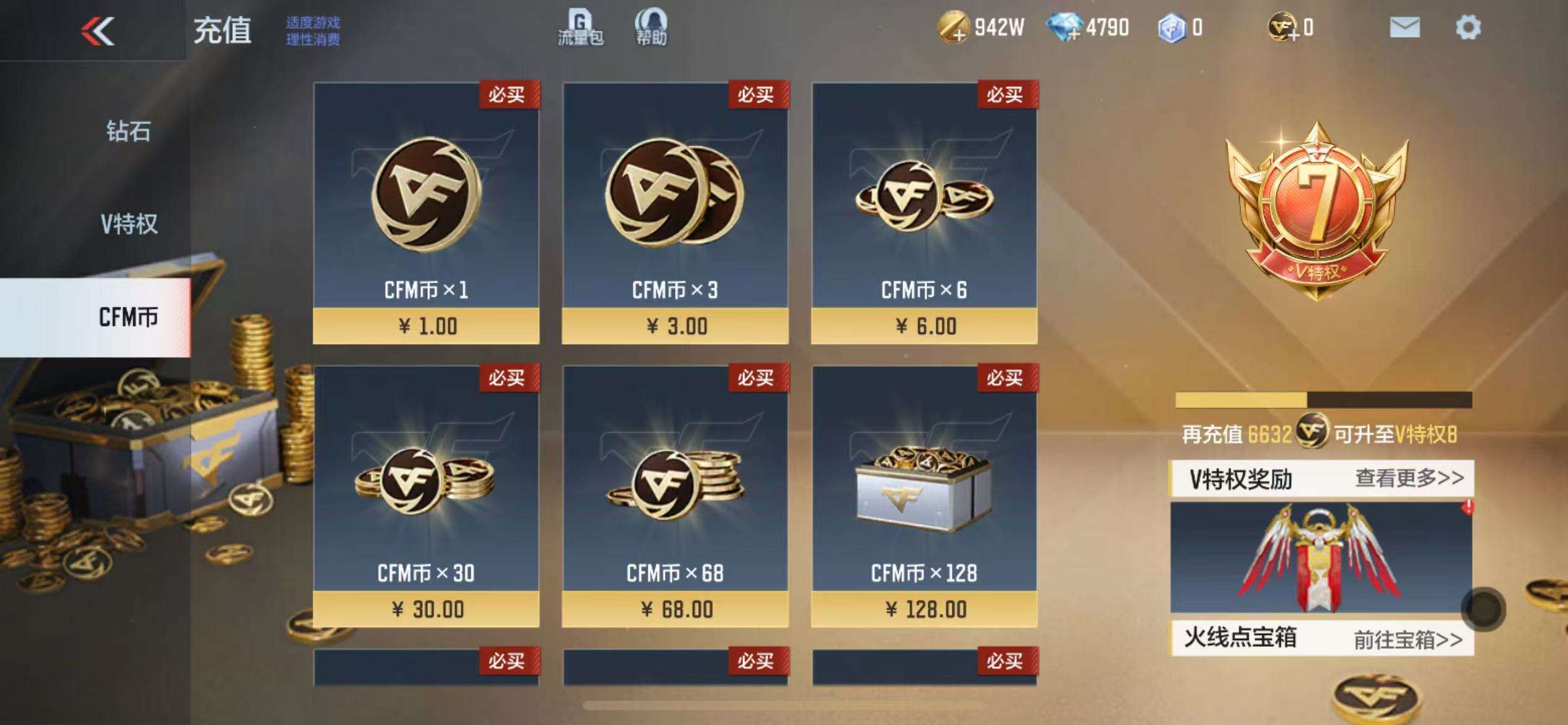This screenshot has height=725, width=1568.
Task: Add diamonds via the 4790 diamond icon
Action: pyautogui.click(x=1065, y=28)
